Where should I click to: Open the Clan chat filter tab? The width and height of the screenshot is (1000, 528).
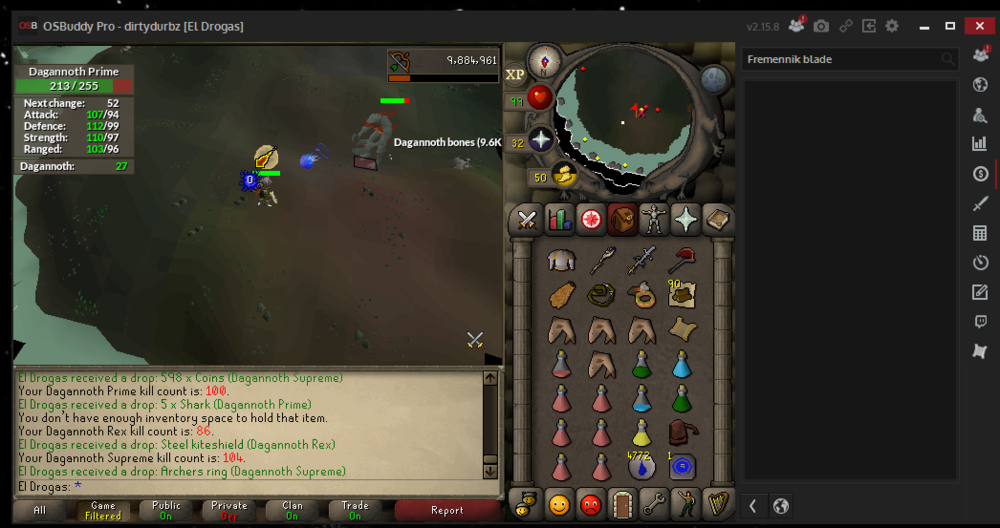coord(292,510)
